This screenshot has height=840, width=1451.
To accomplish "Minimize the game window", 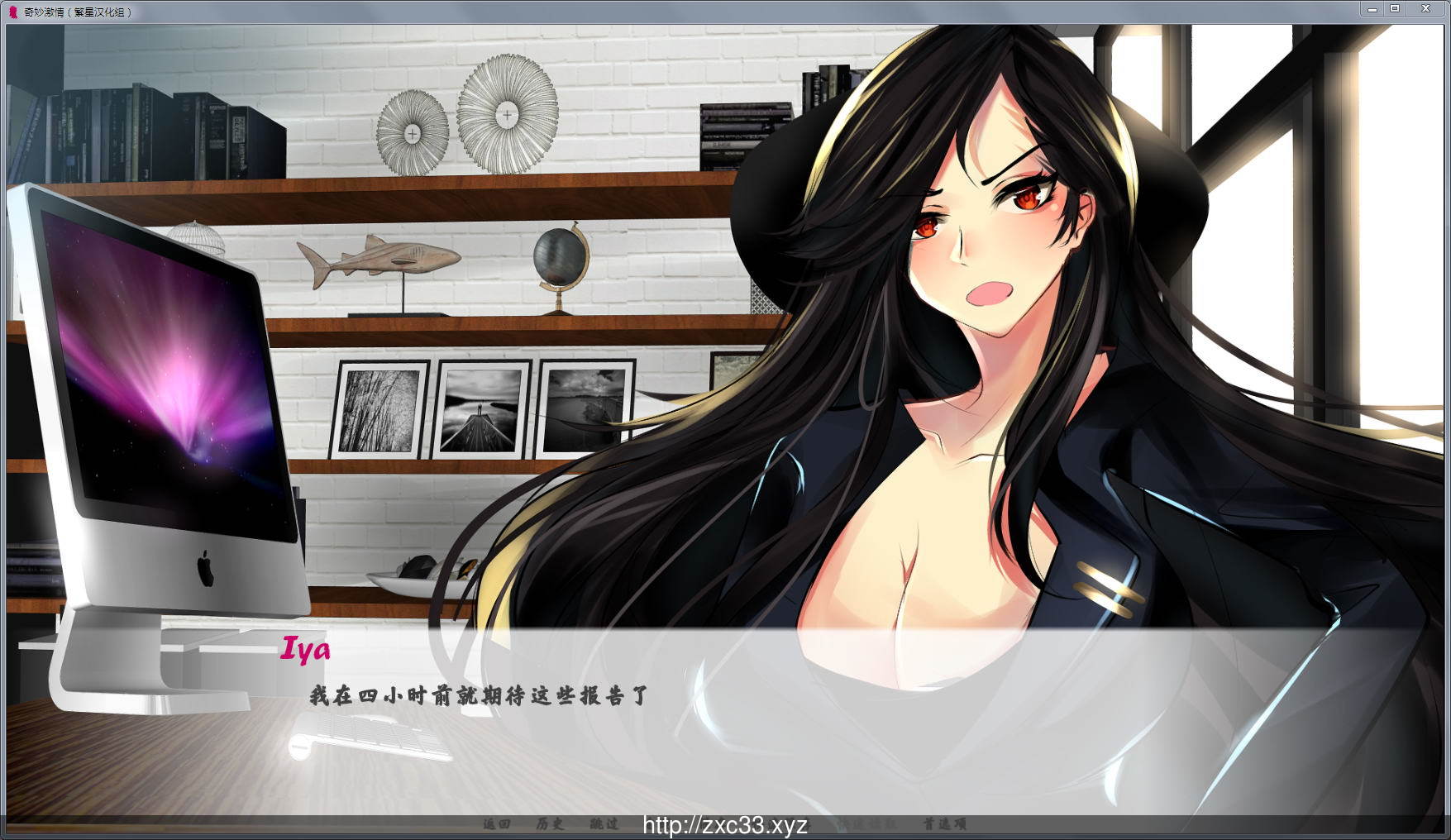I will click(1372, 9).
